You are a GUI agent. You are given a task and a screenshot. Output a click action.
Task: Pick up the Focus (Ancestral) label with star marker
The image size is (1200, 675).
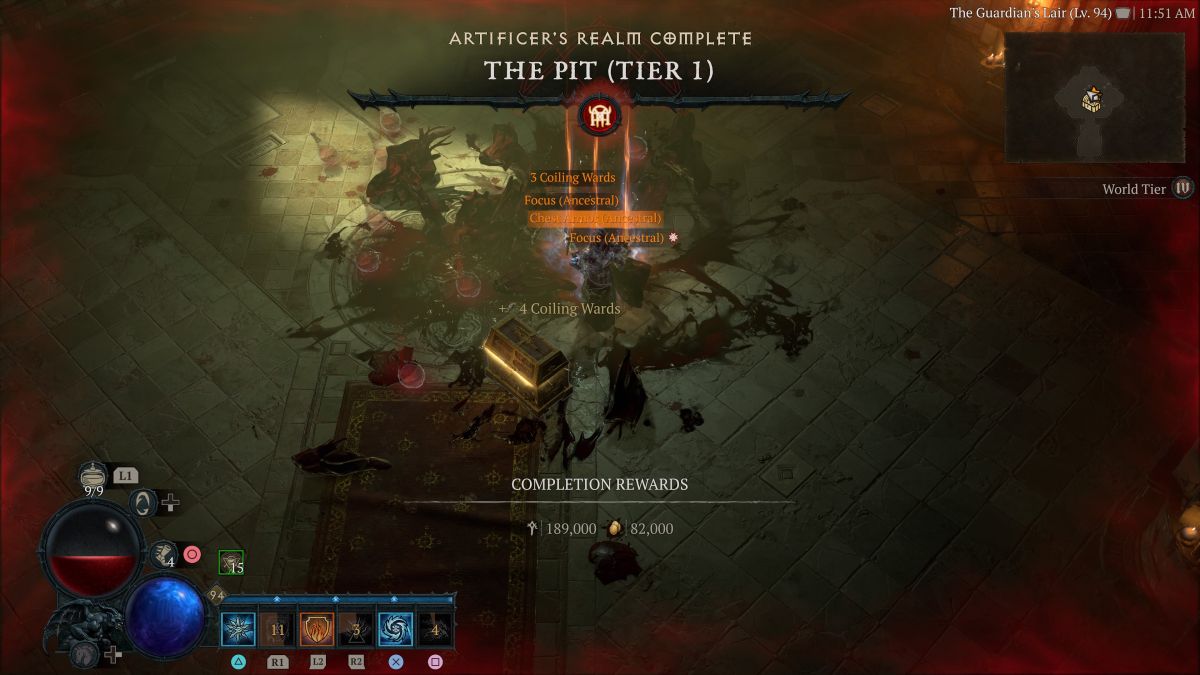617,238
